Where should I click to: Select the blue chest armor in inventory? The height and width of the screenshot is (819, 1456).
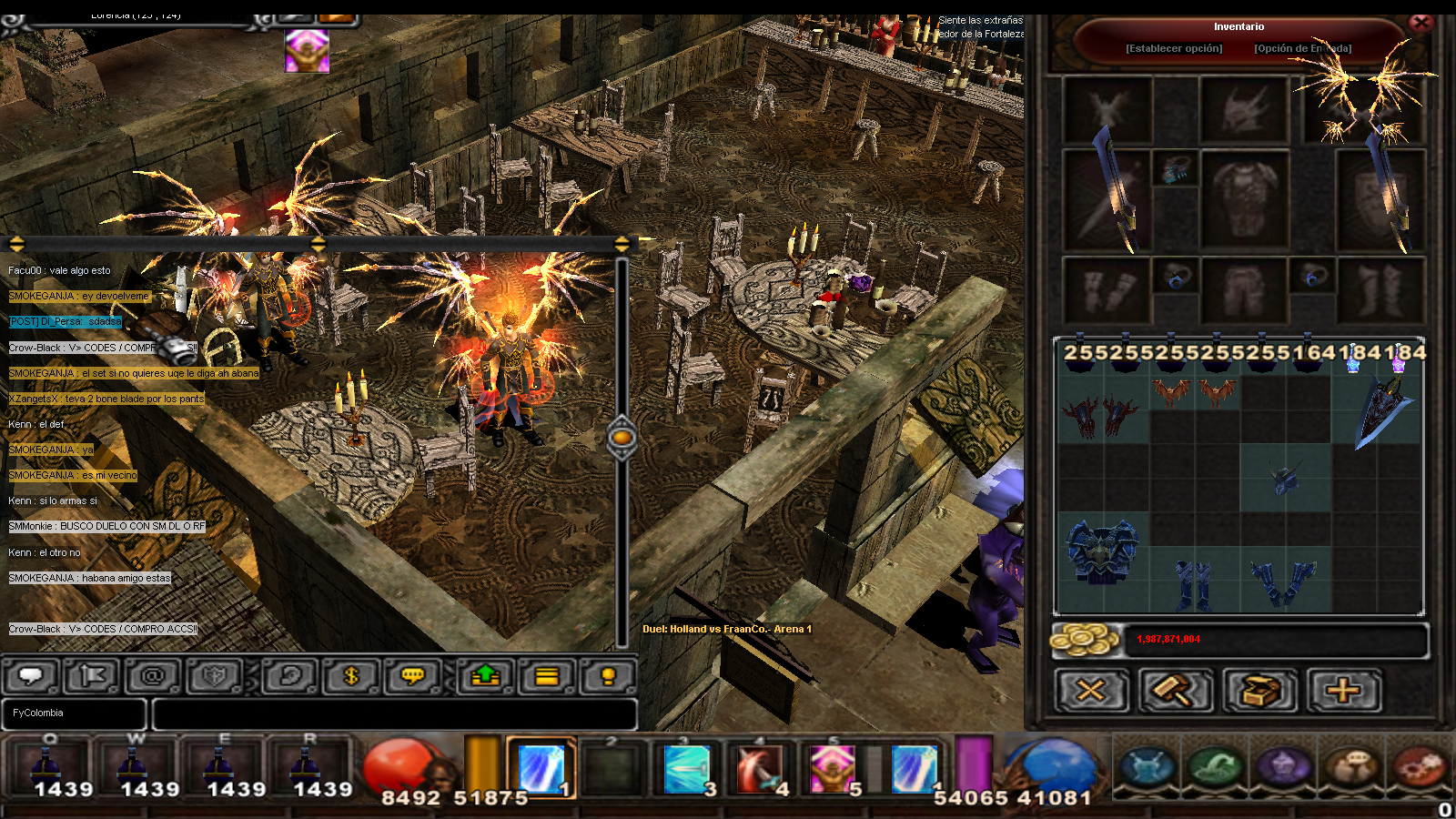tap(1102, 551)
